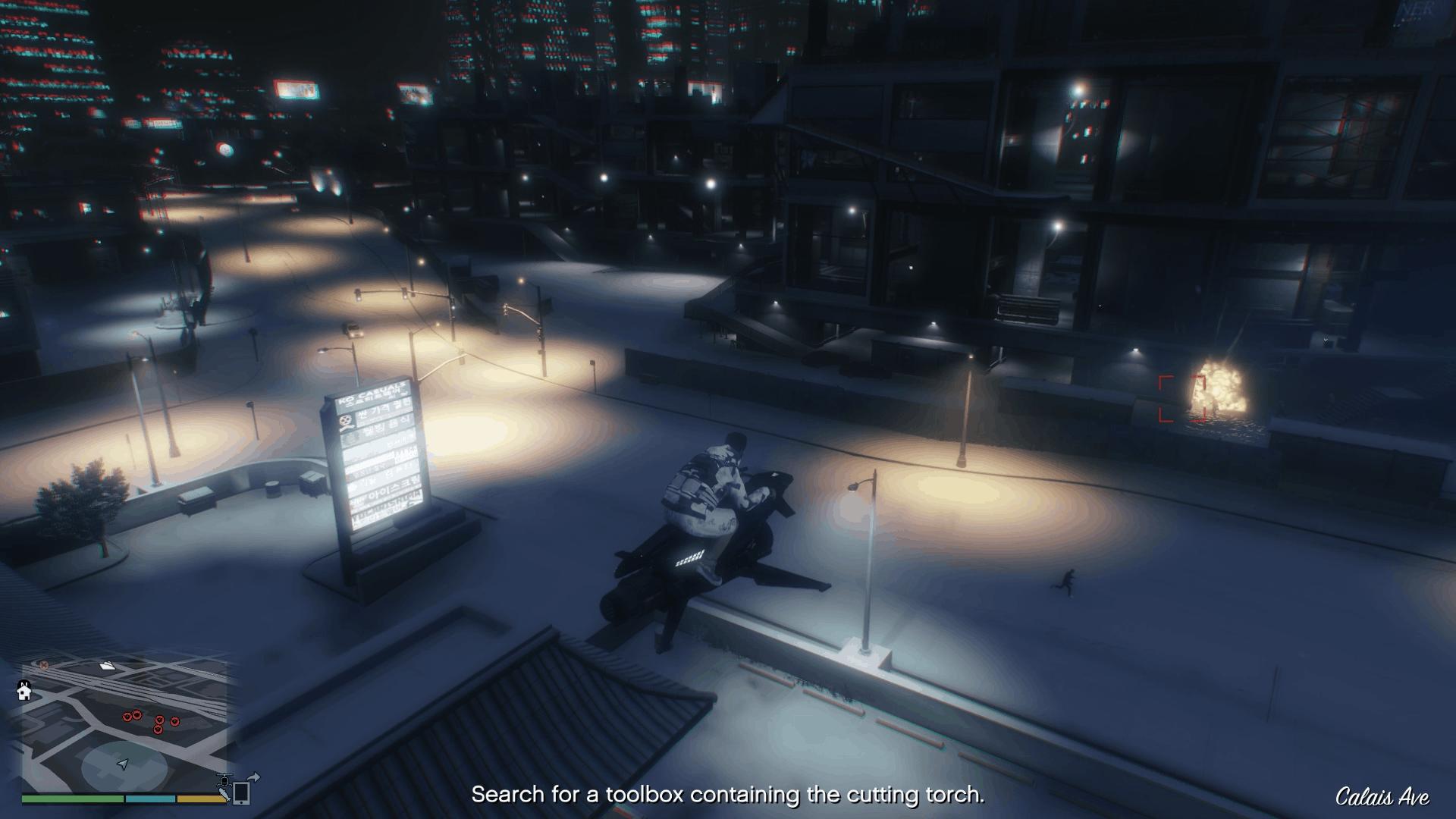1456x819 pixels.
Task: Click the faded orange X marker on minimap
Action: 44,665
